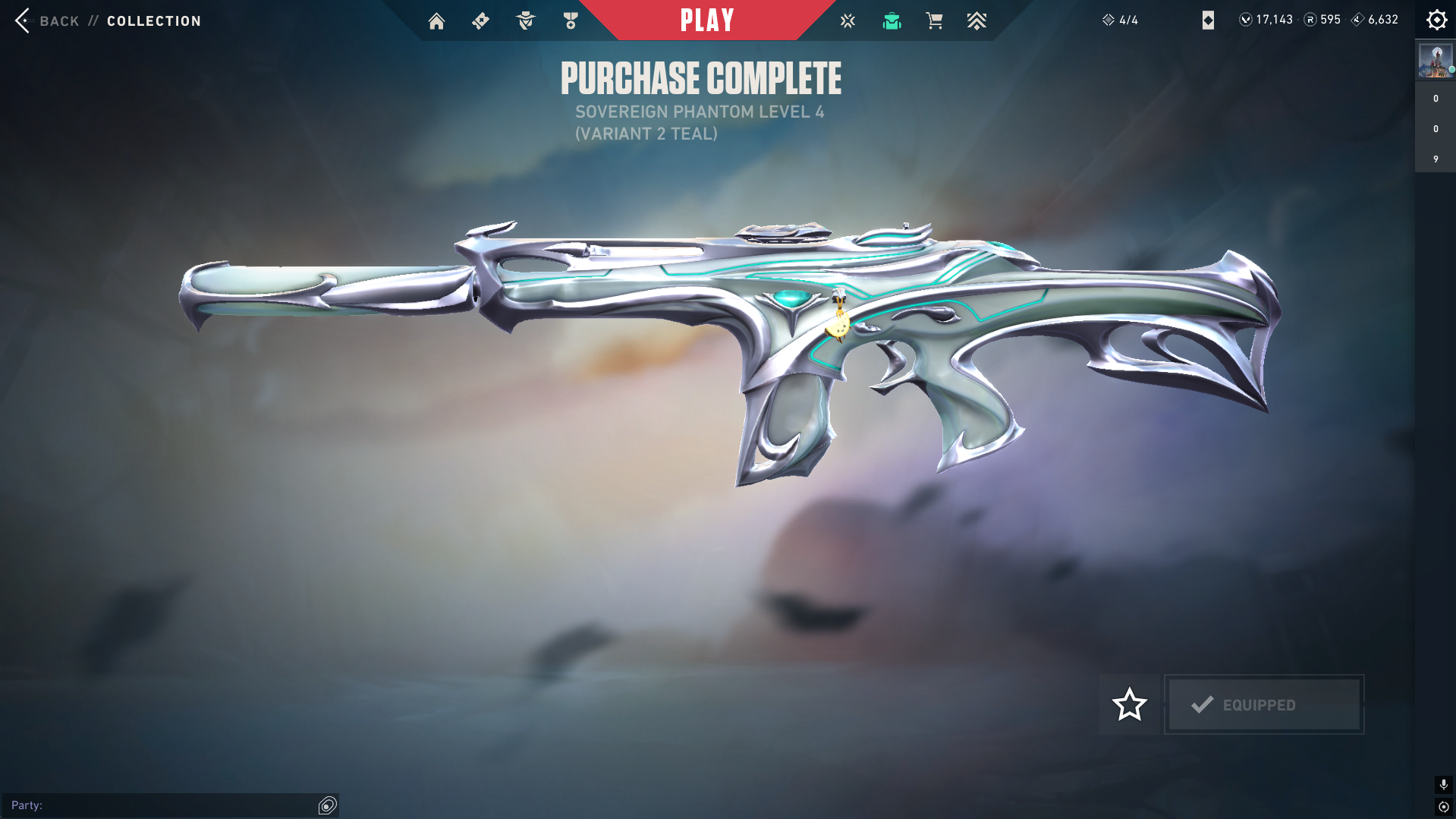Open the Premier tab icon
The height and width of the screenshot is (819, 1456).
point(847,20)
